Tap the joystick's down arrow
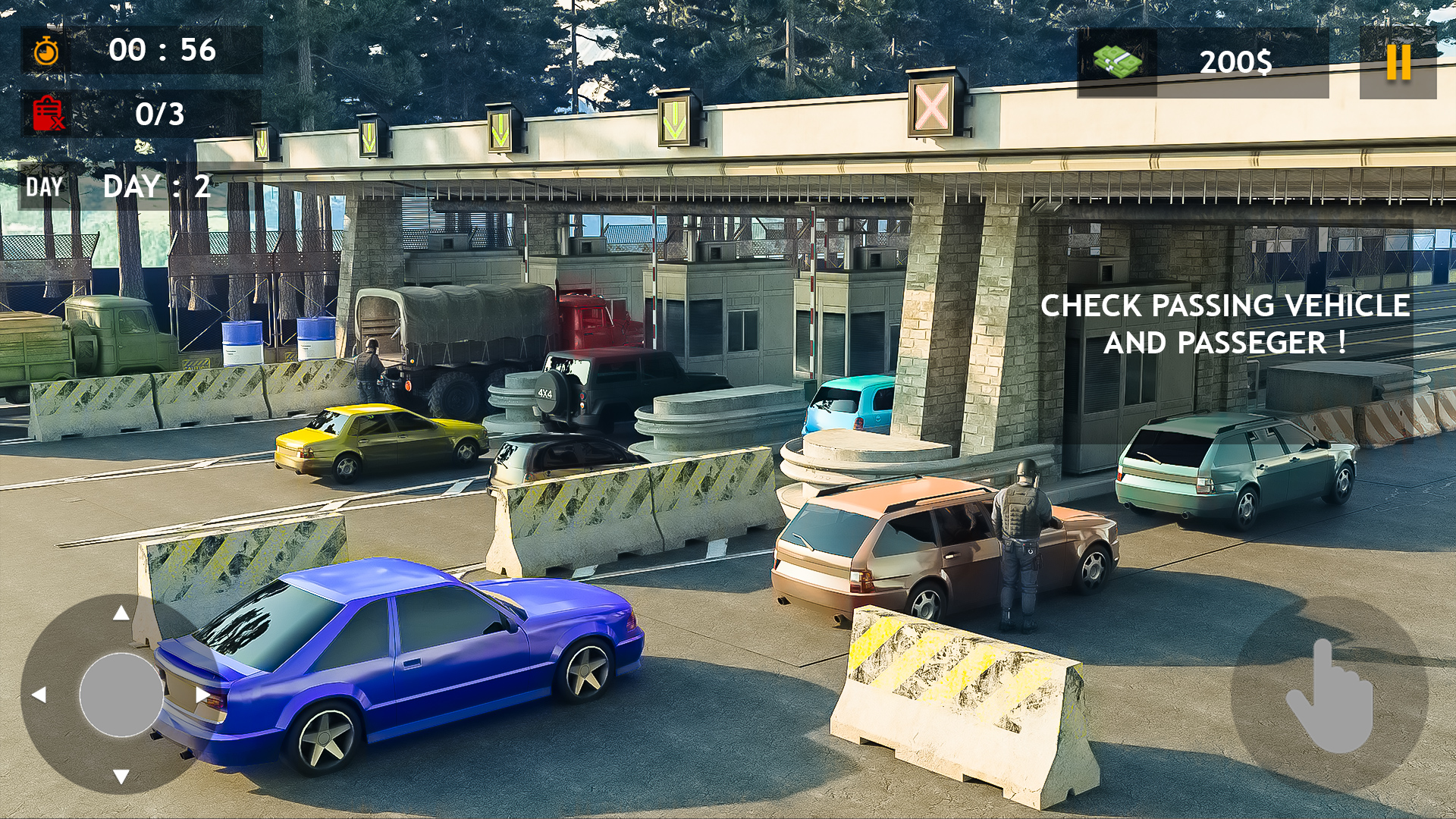This screenshot has width=1456, height=819. coord(121,776)
